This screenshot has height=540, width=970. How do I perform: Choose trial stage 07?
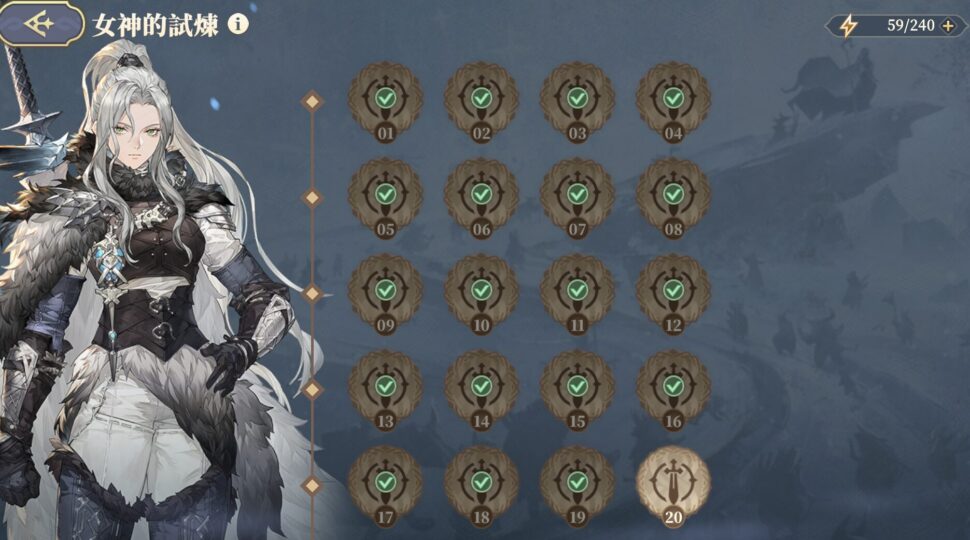(x=577, y=195)
